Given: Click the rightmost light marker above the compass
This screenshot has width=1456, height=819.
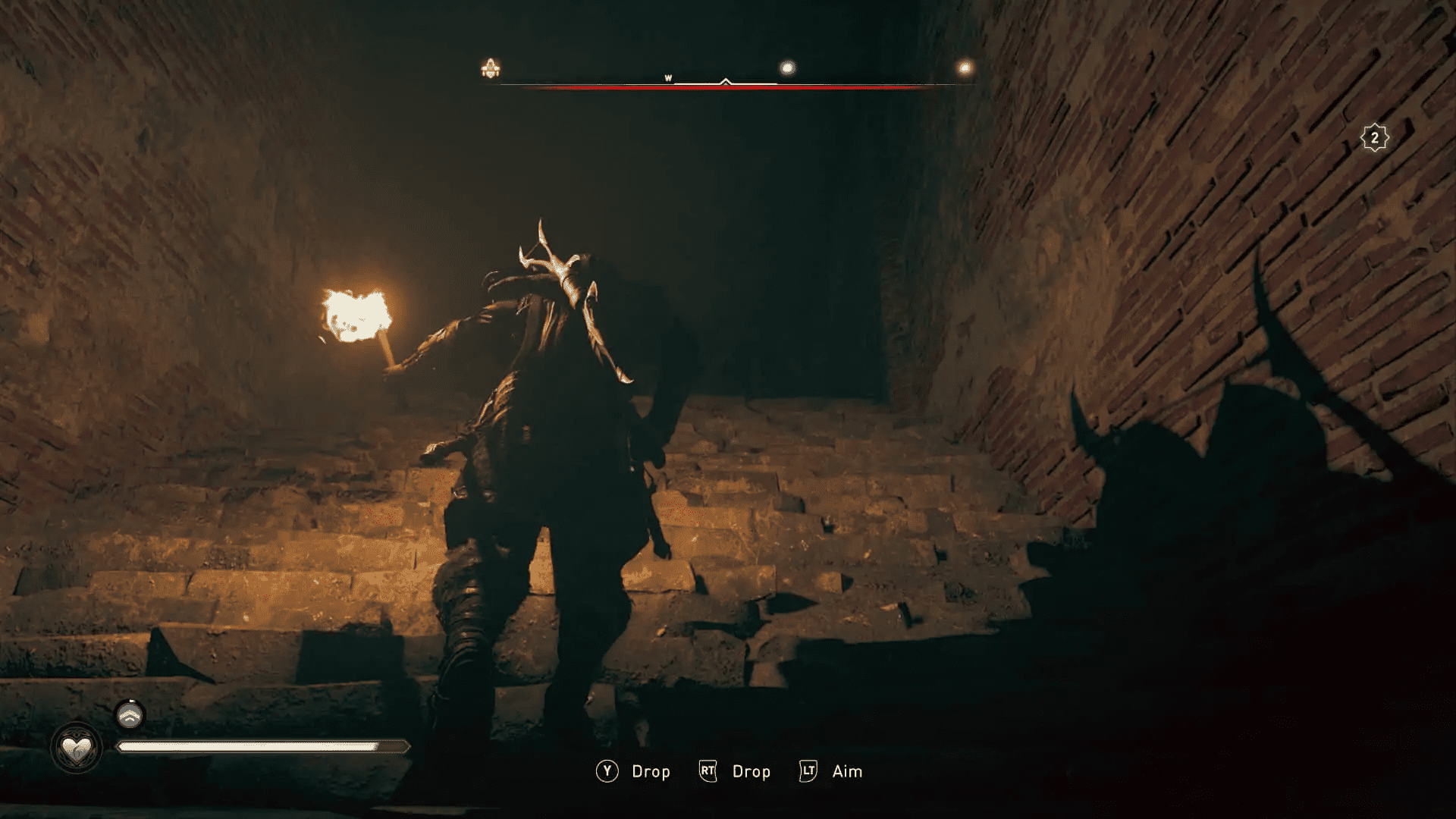Looking at the screenshot, I should [x=964, y=67].
